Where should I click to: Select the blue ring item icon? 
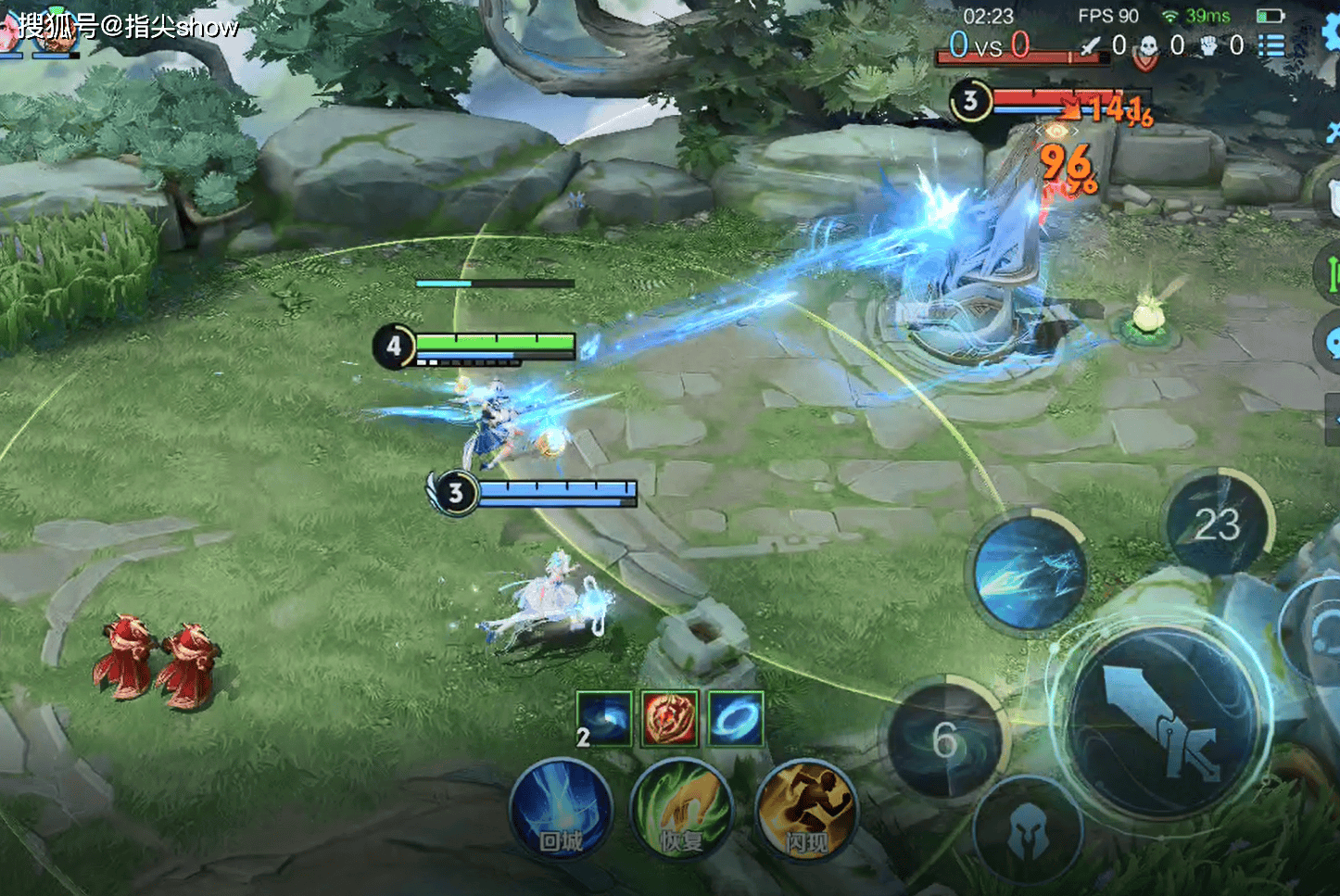(736, 719)
